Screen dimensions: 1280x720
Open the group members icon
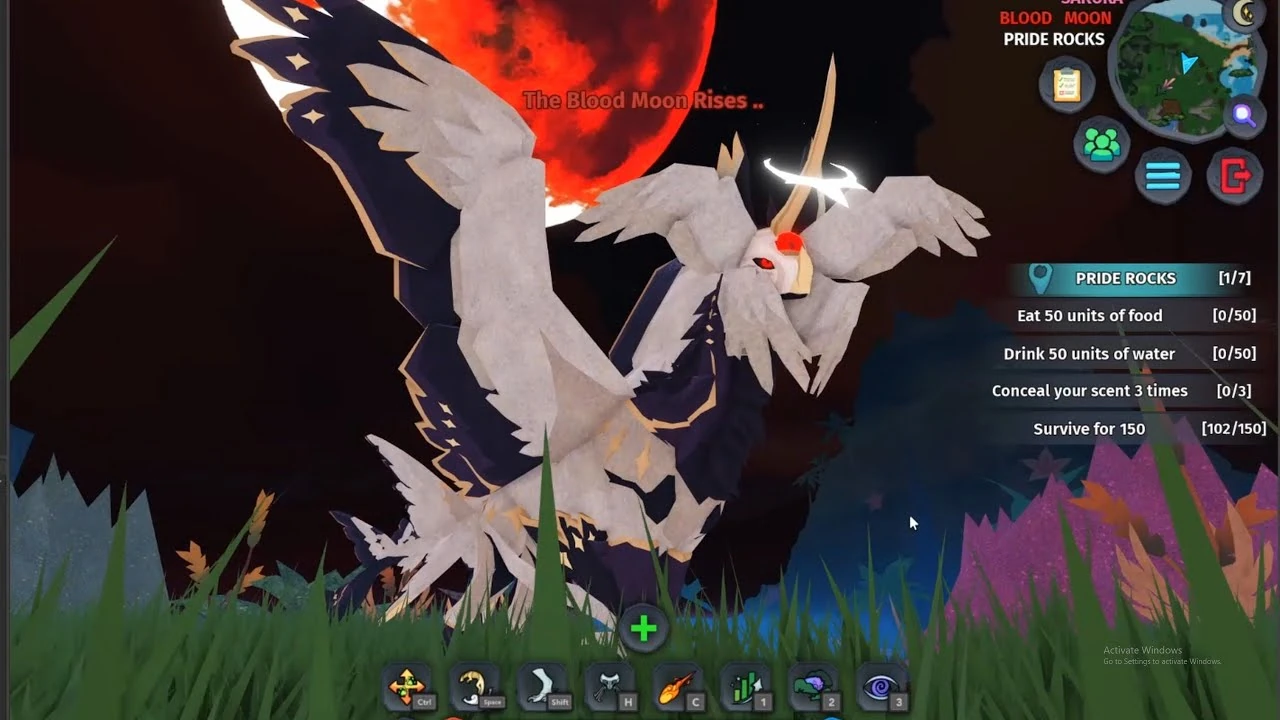pyautogui.click(x=1100, y=145)
